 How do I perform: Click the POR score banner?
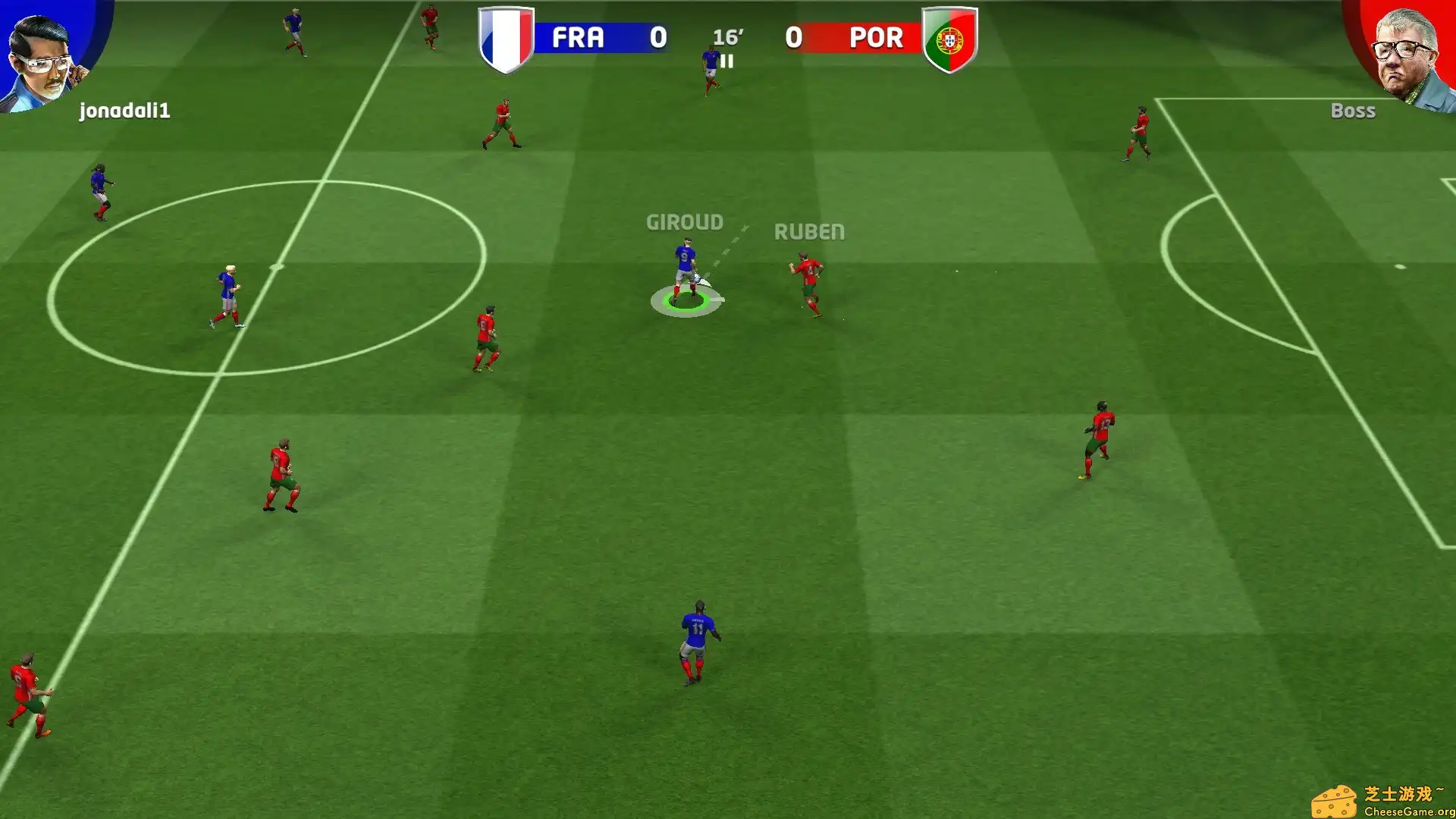pyautogui.click(x=846, y=38)
